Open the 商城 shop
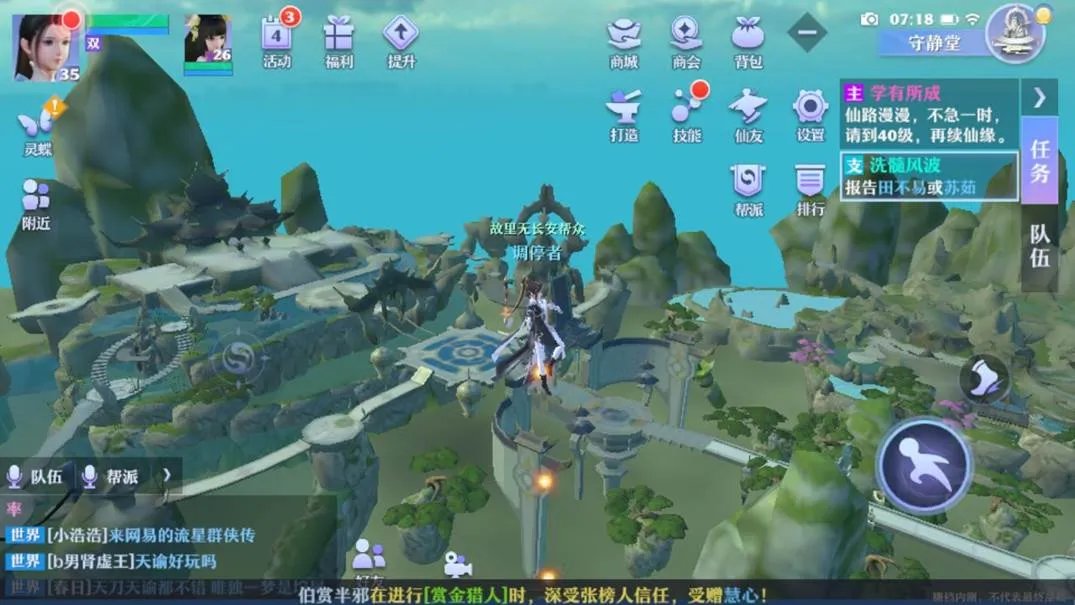The width and height of the screenshot is (1075, 605). 624,38
